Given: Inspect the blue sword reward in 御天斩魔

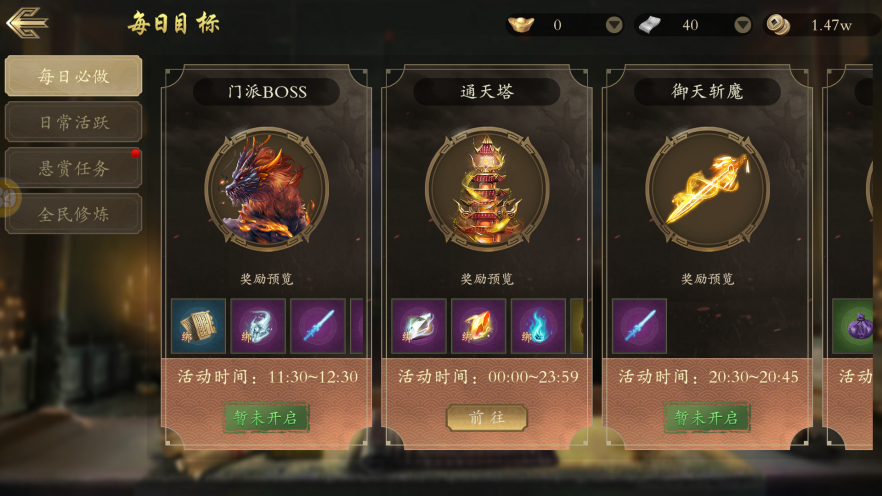Looking at the screenshot, I should pos(639,326).
